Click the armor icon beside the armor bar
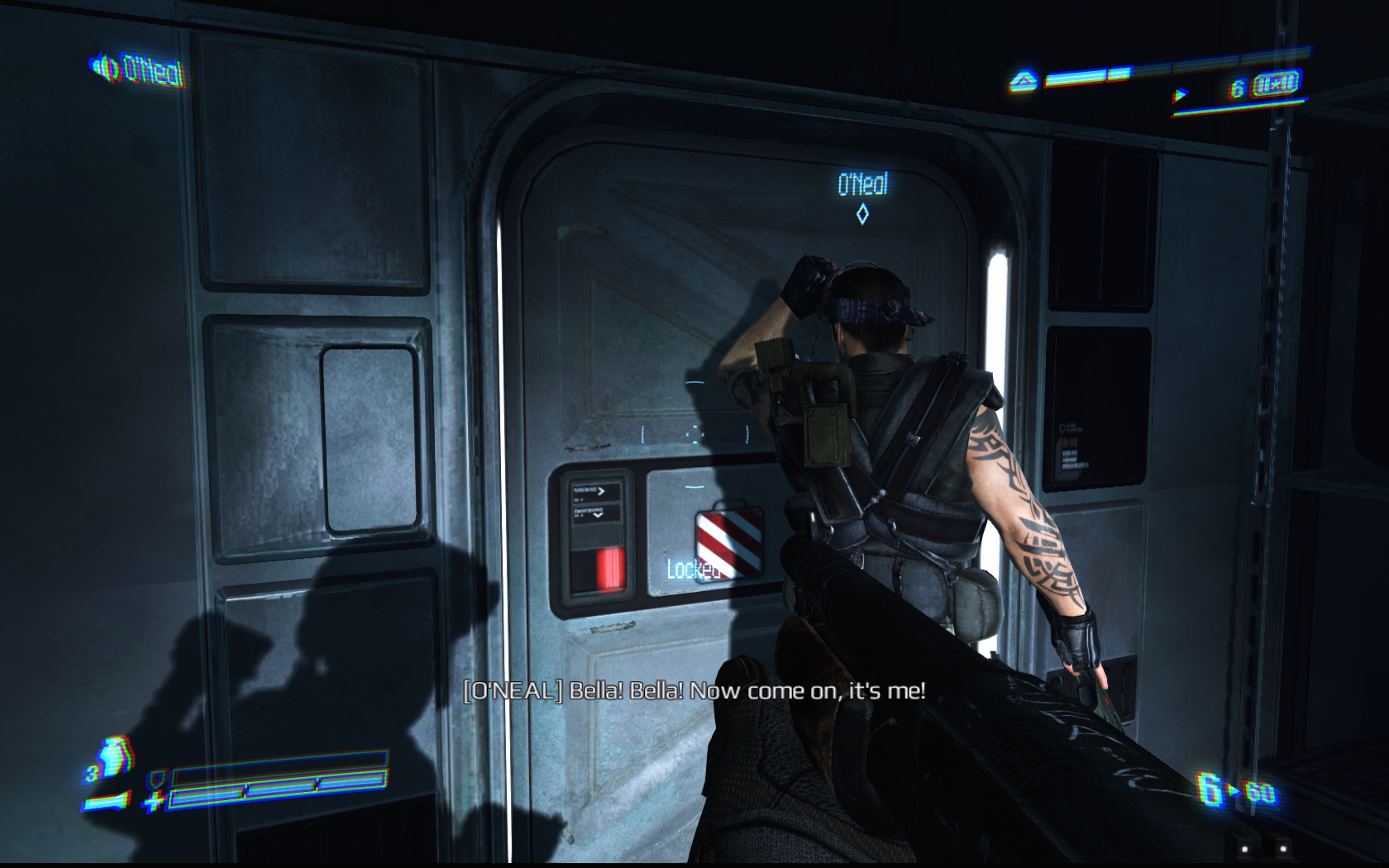Screen dimensions: 1389x868 tap(155, 779)
